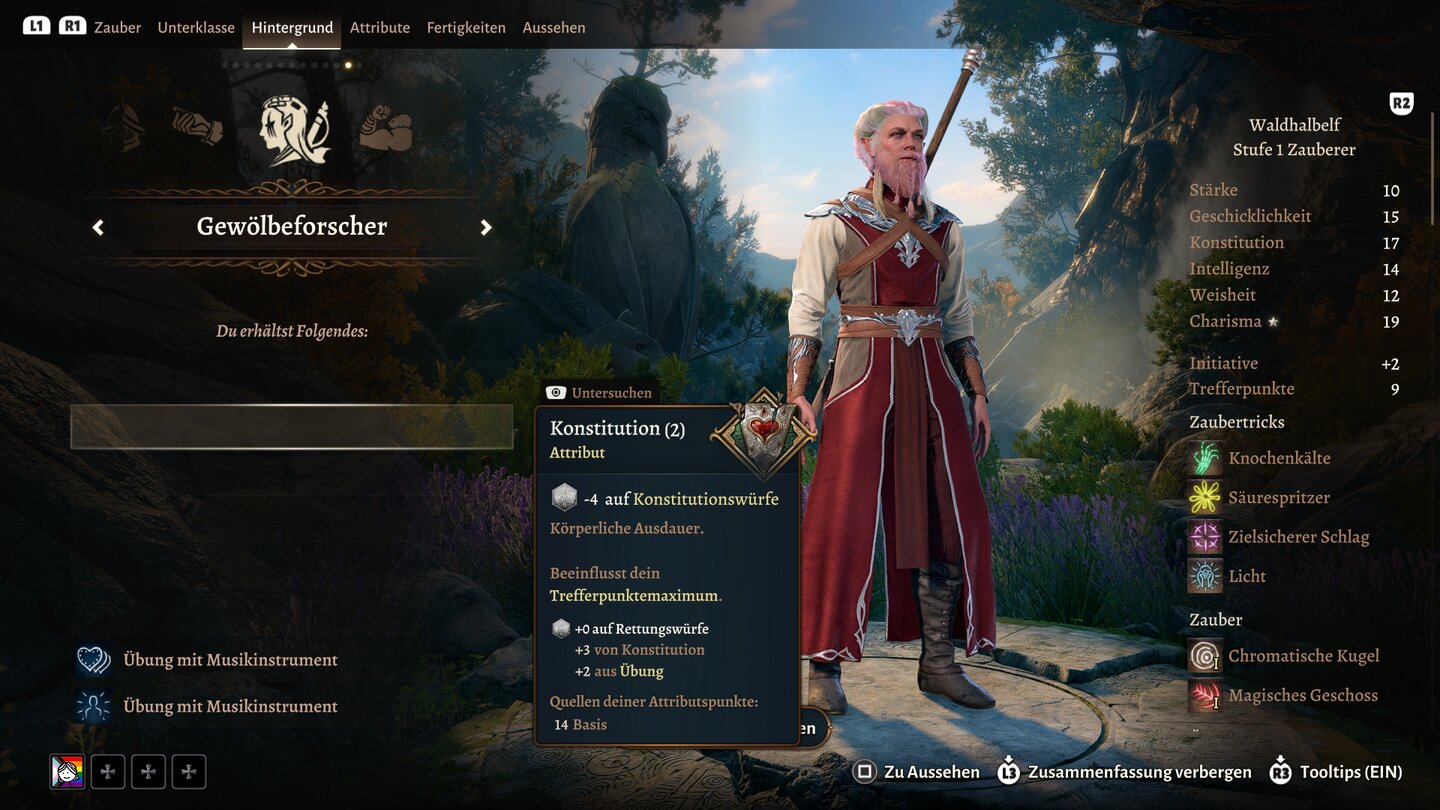Inspect the Magisches Geschoss spell icon

[1205, 695]
